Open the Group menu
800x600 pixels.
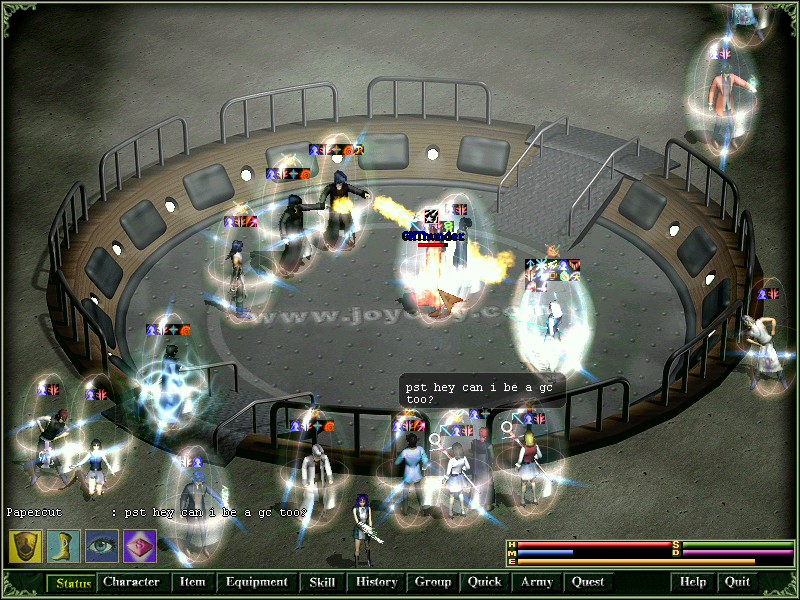433,582
